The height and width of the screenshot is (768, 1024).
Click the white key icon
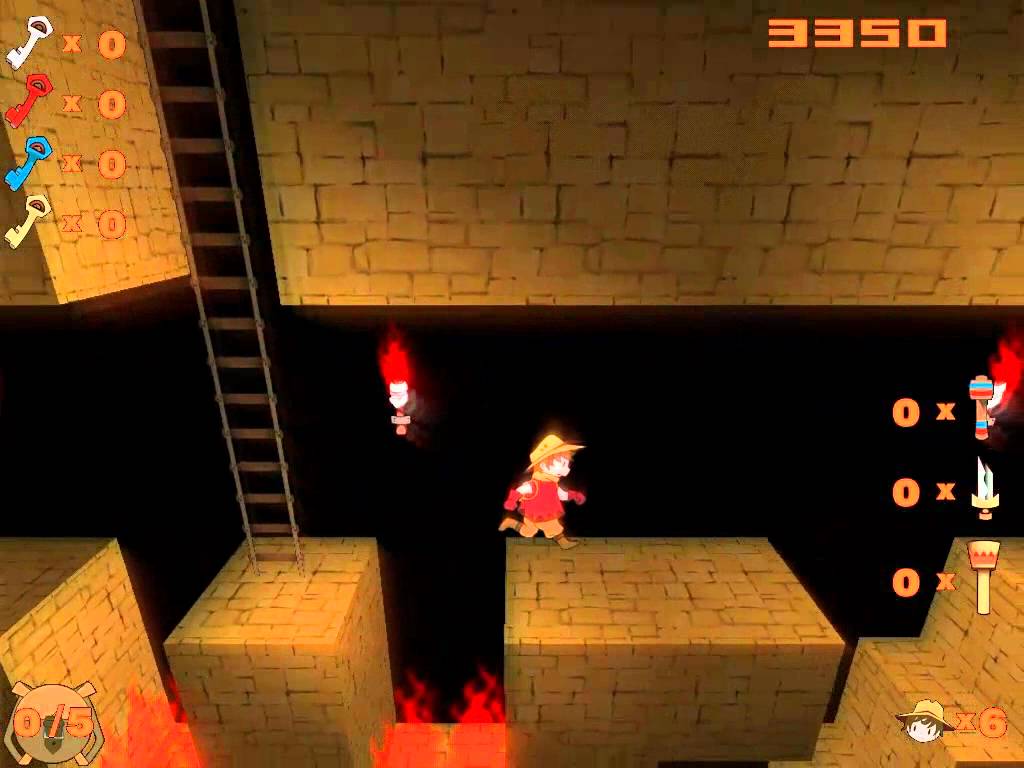[28, 41]
